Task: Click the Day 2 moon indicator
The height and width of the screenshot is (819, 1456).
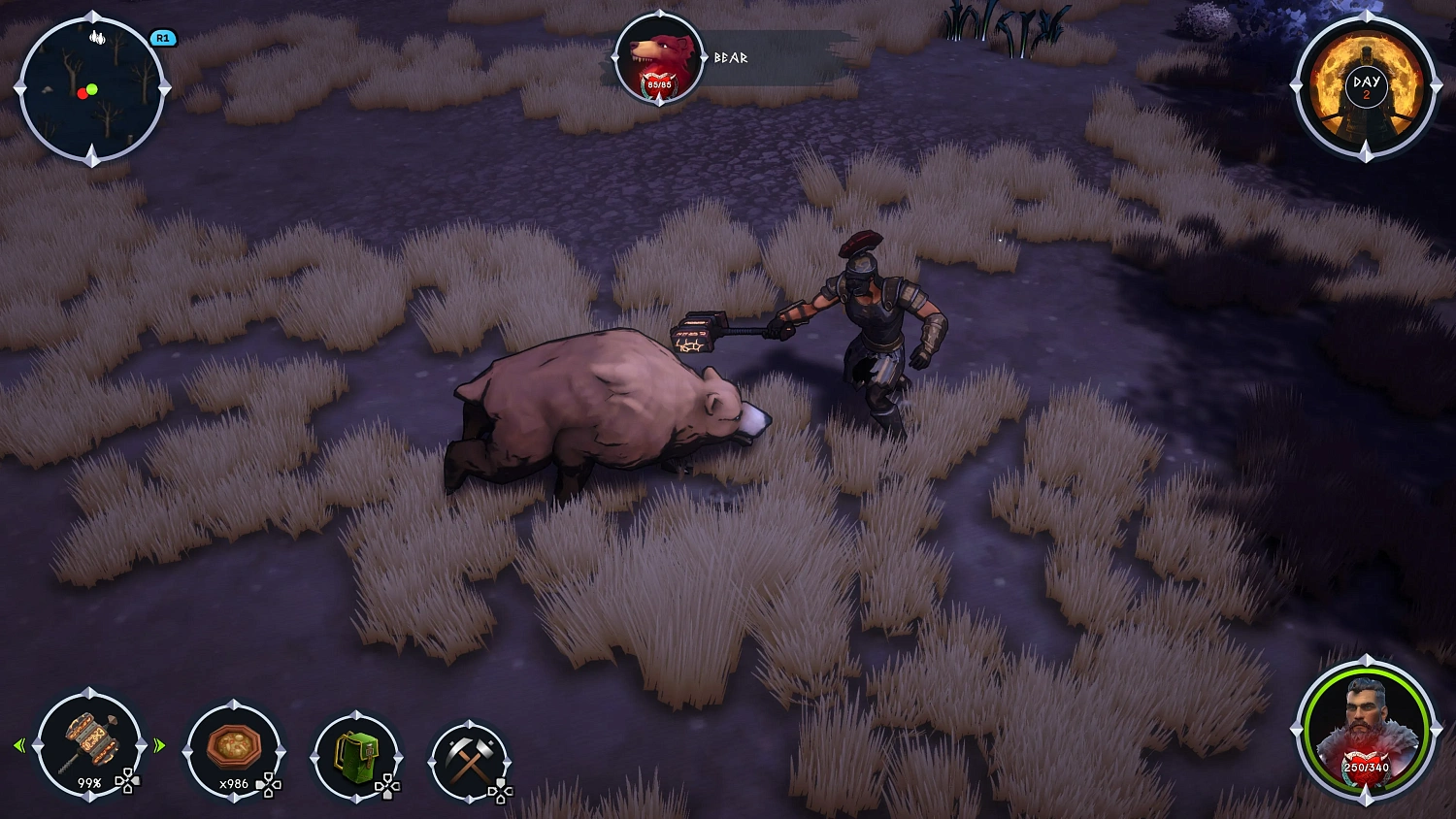Action: click(x=1368, y=85)
